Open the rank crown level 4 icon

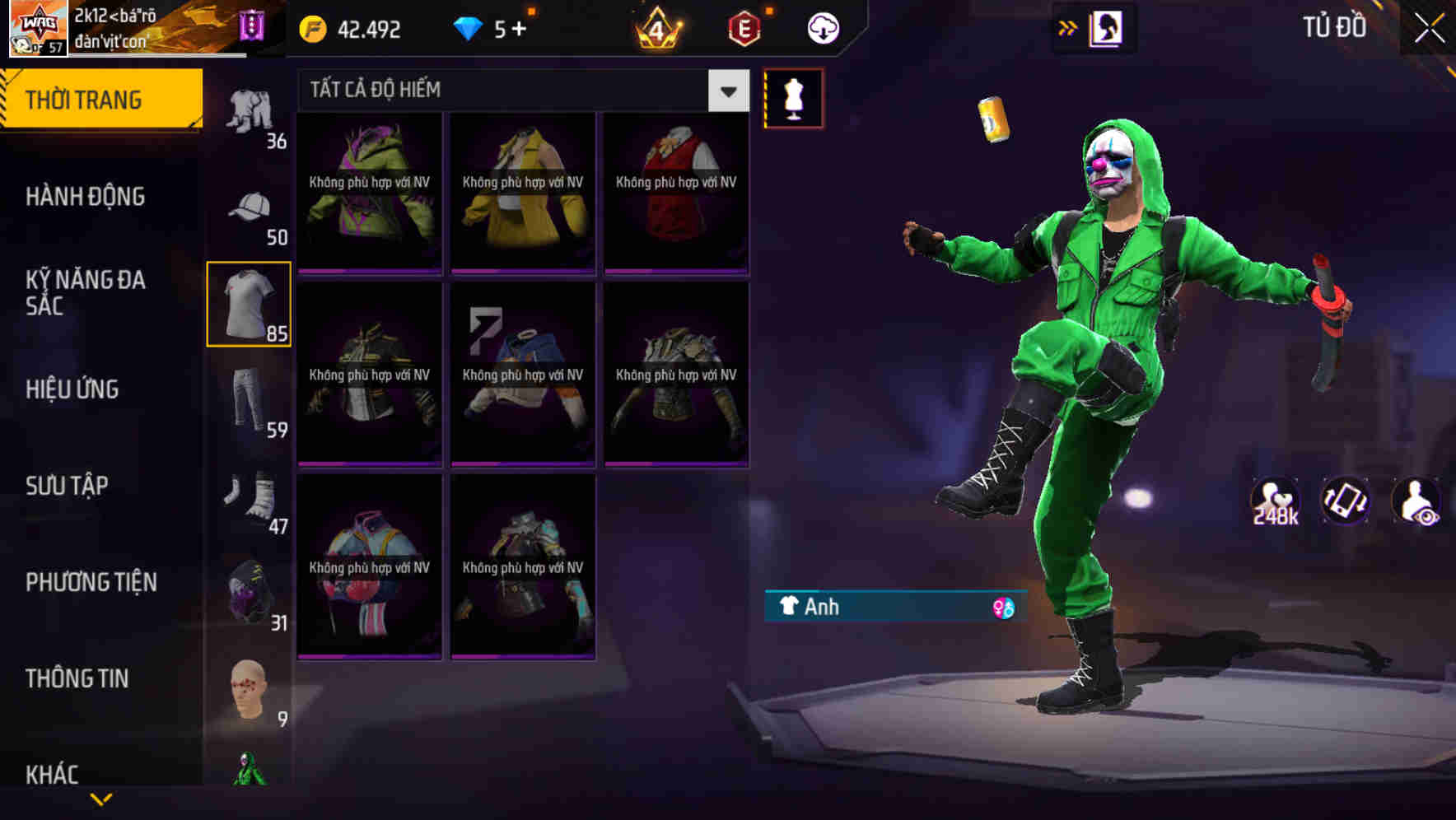tap(659, 27)
